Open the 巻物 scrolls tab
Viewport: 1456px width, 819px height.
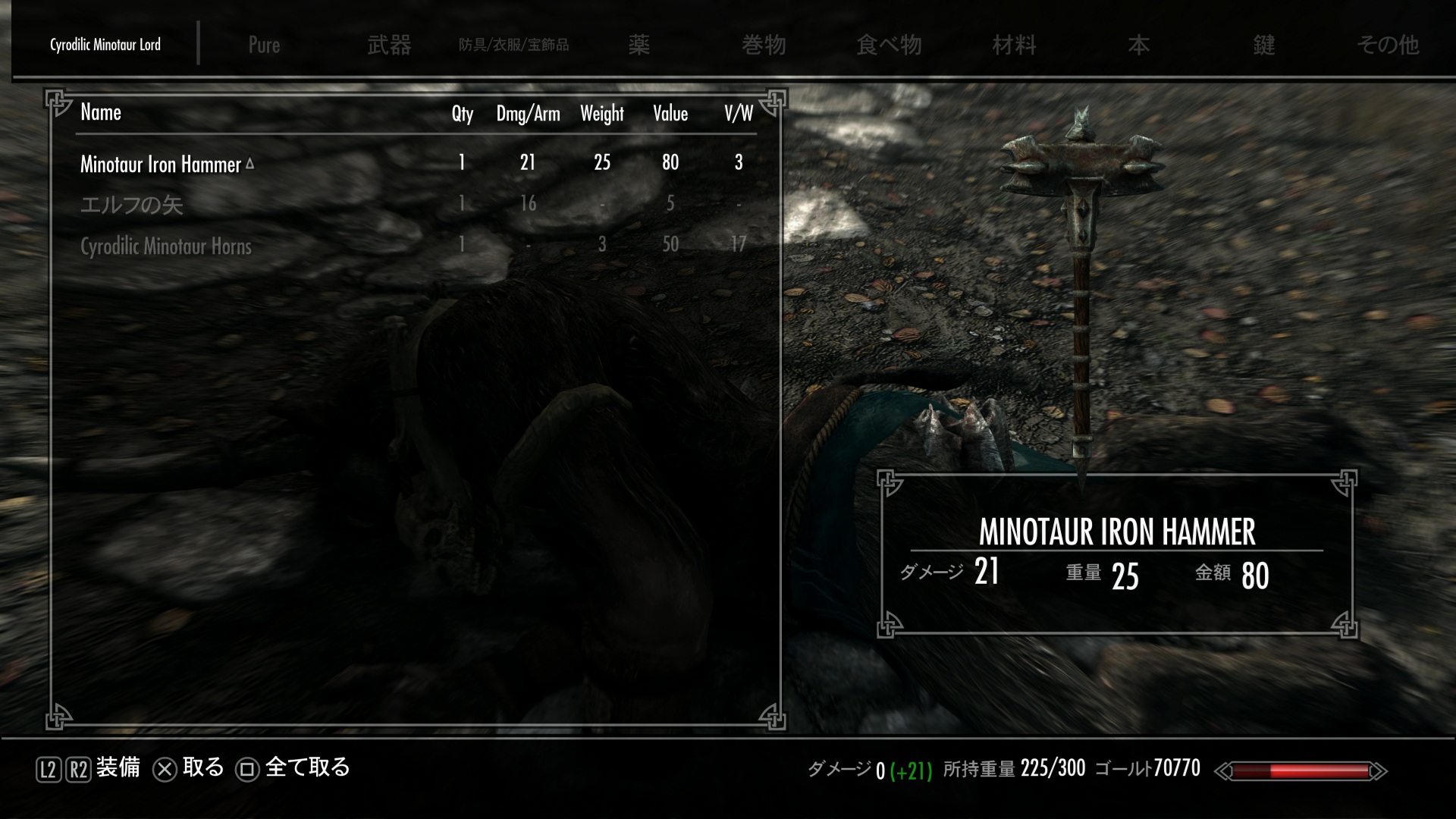[x=764, y=45]
